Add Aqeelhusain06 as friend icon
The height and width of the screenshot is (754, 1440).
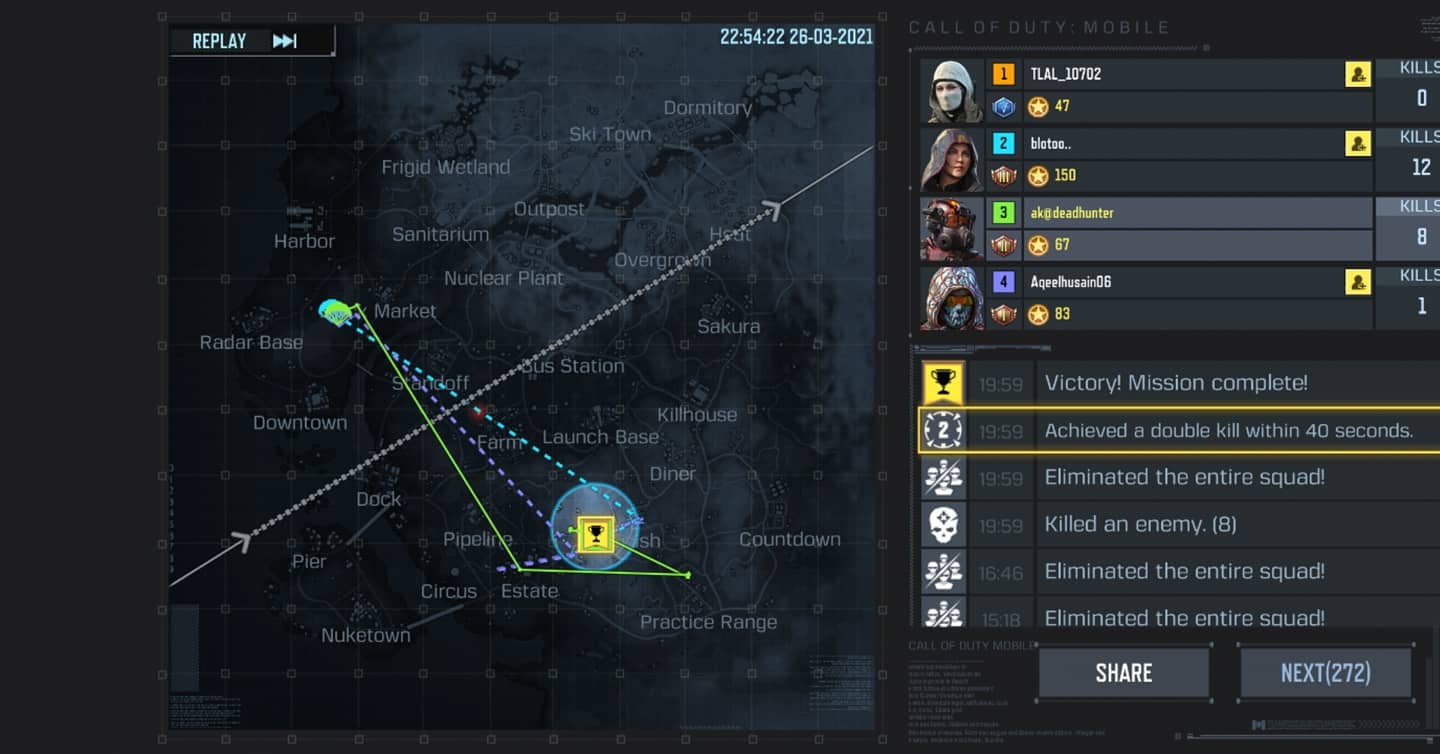click(1357, 282)
